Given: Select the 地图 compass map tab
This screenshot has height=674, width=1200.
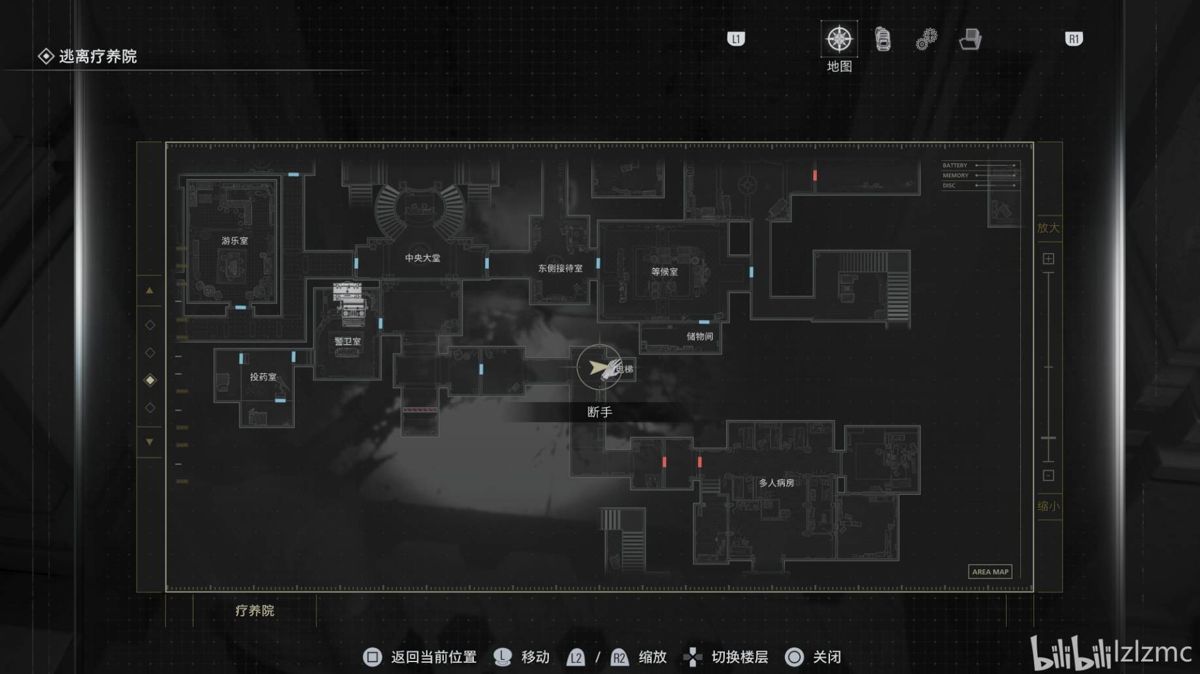Looking at the screenshot, I should coord(839,40).
